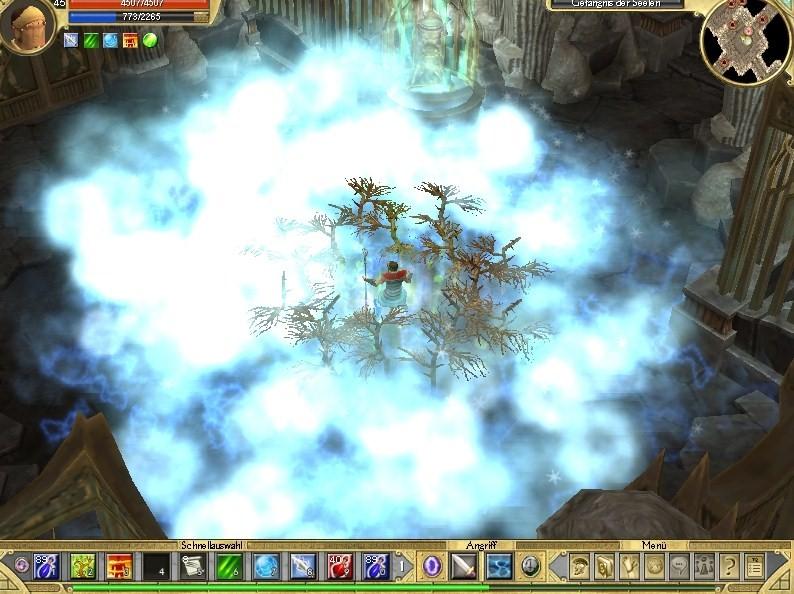This screenshot has width=794, height=594.
Task: Click the hand icon menu button
Action: 630,567
